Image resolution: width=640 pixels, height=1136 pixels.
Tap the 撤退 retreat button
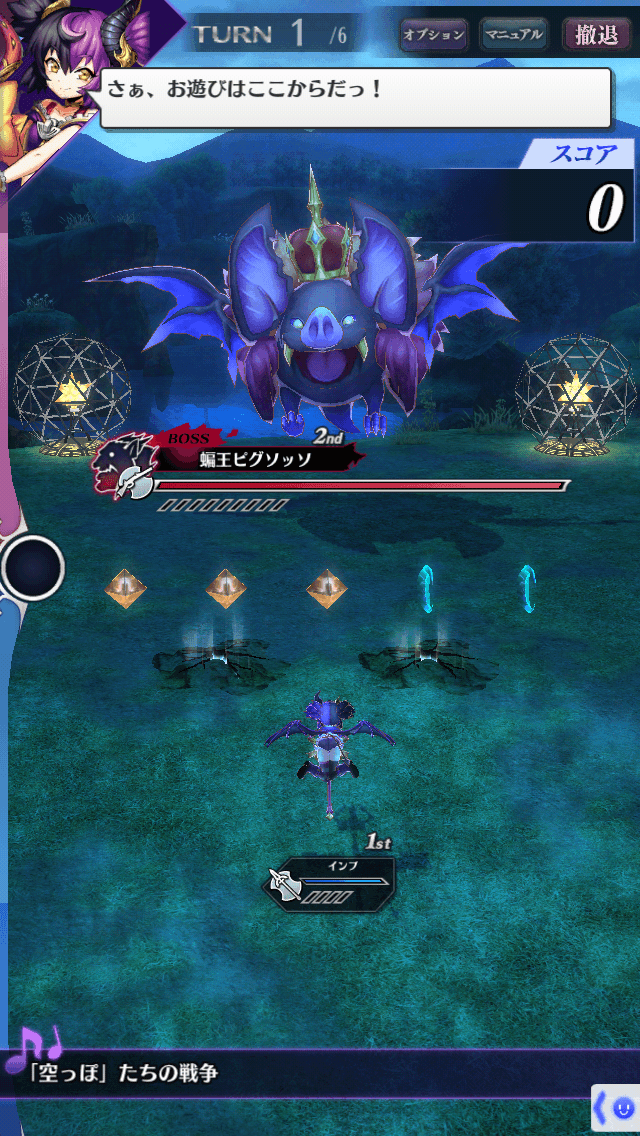pos(597,35)
